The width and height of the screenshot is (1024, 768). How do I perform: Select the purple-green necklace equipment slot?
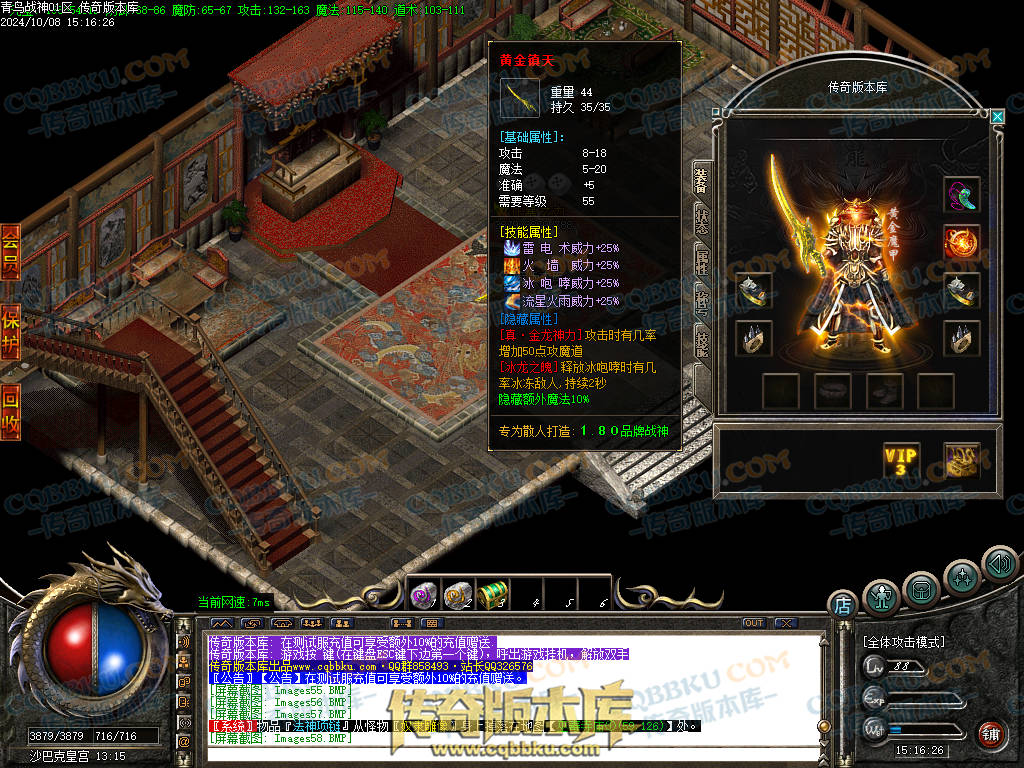click(962, 194)
